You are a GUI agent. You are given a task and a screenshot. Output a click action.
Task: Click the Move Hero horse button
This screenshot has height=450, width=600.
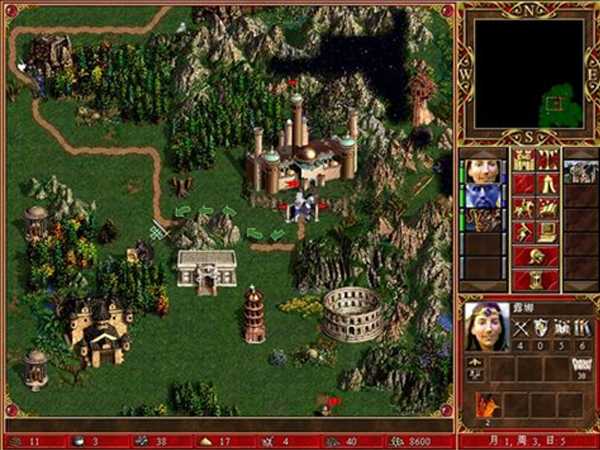click(x=523, y=208)
